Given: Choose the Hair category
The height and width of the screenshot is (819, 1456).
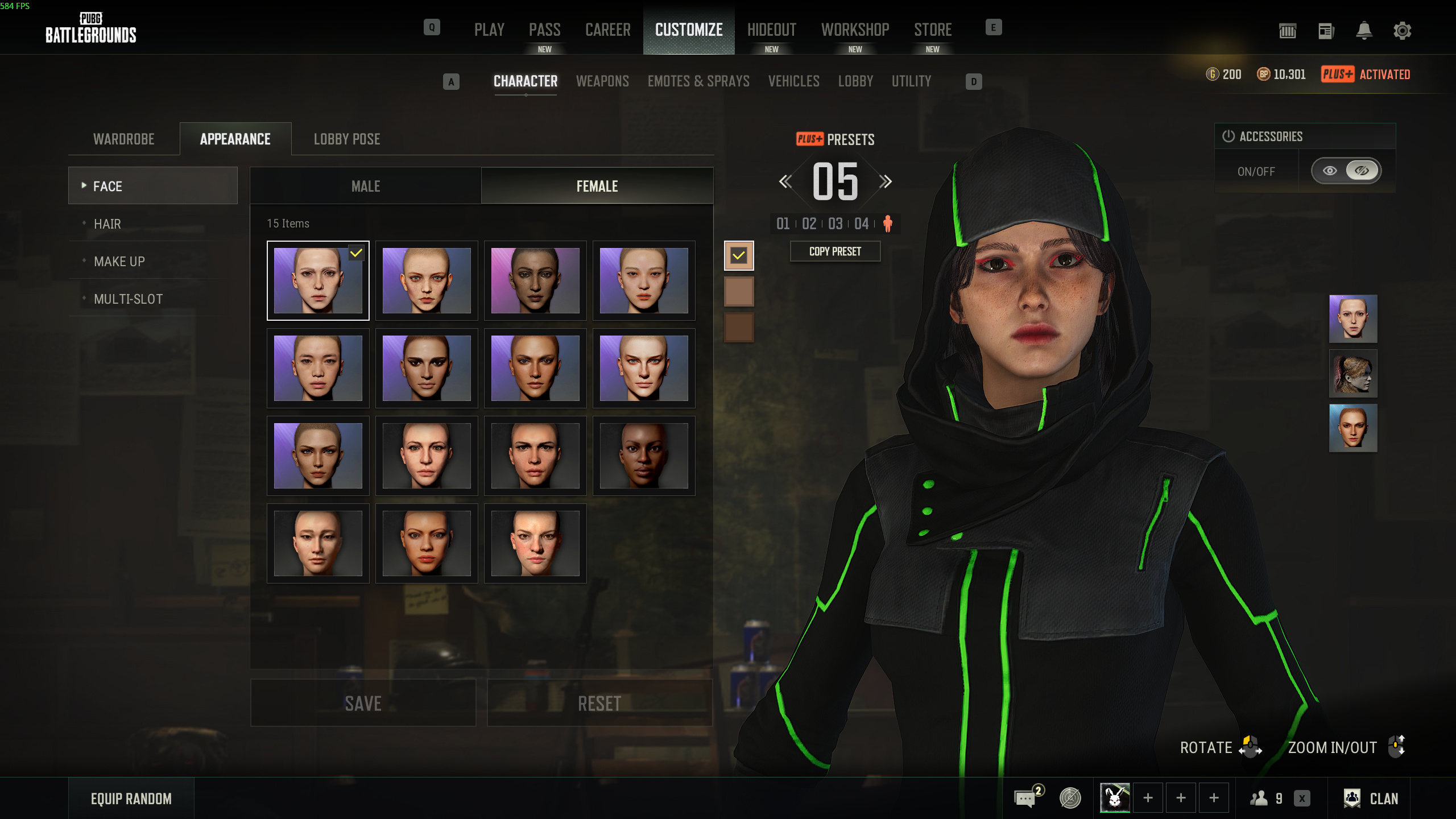Looking at the screenshot, I should [x=107, y=224].
